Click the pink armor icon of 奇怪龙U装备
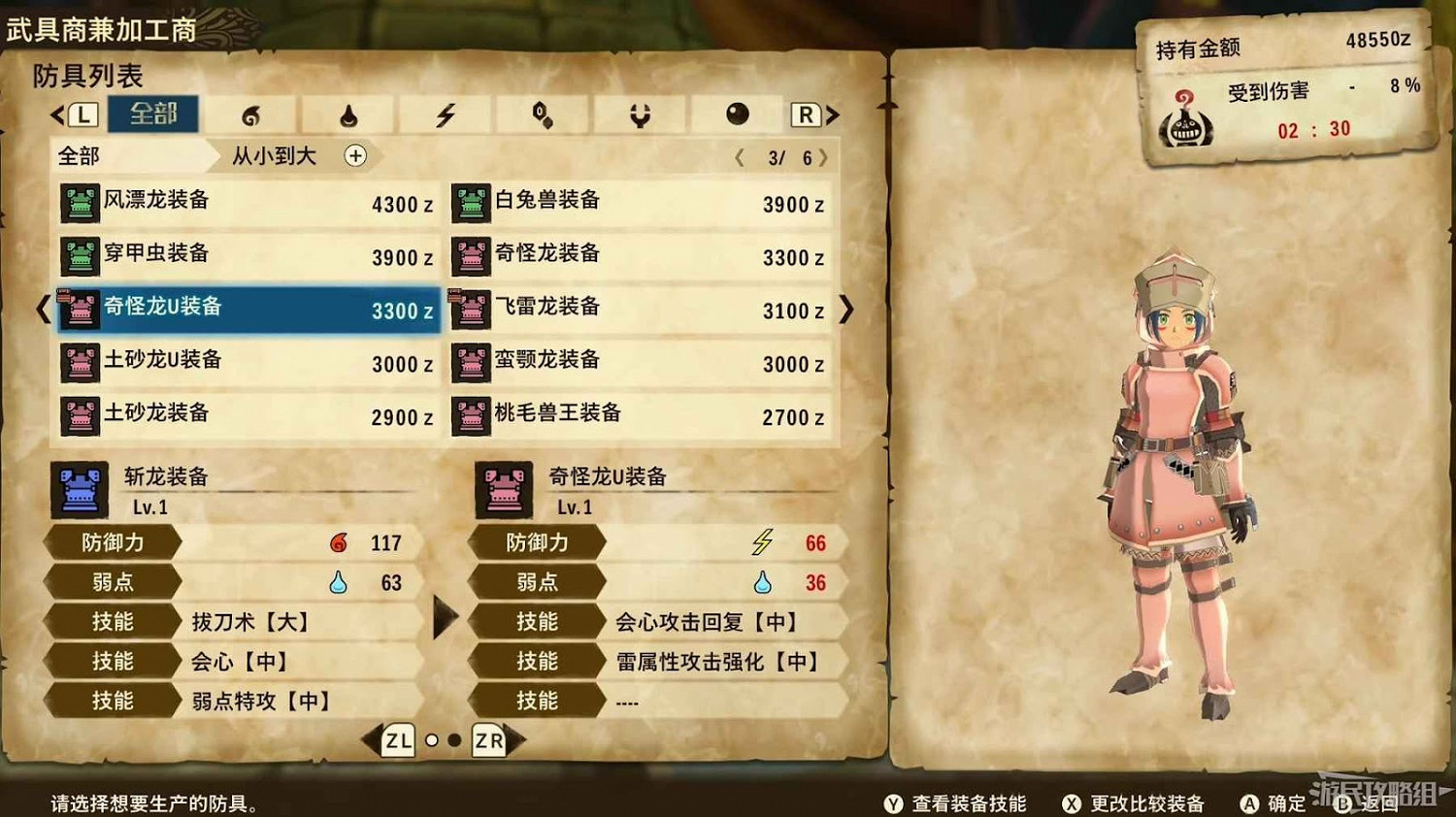 click(x=502, y=490)
